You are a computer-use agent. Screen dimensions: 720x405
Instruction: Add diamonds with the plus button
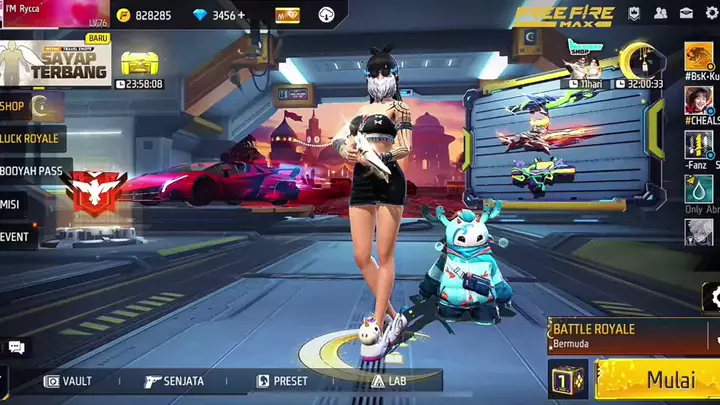[x=241, y=15]
